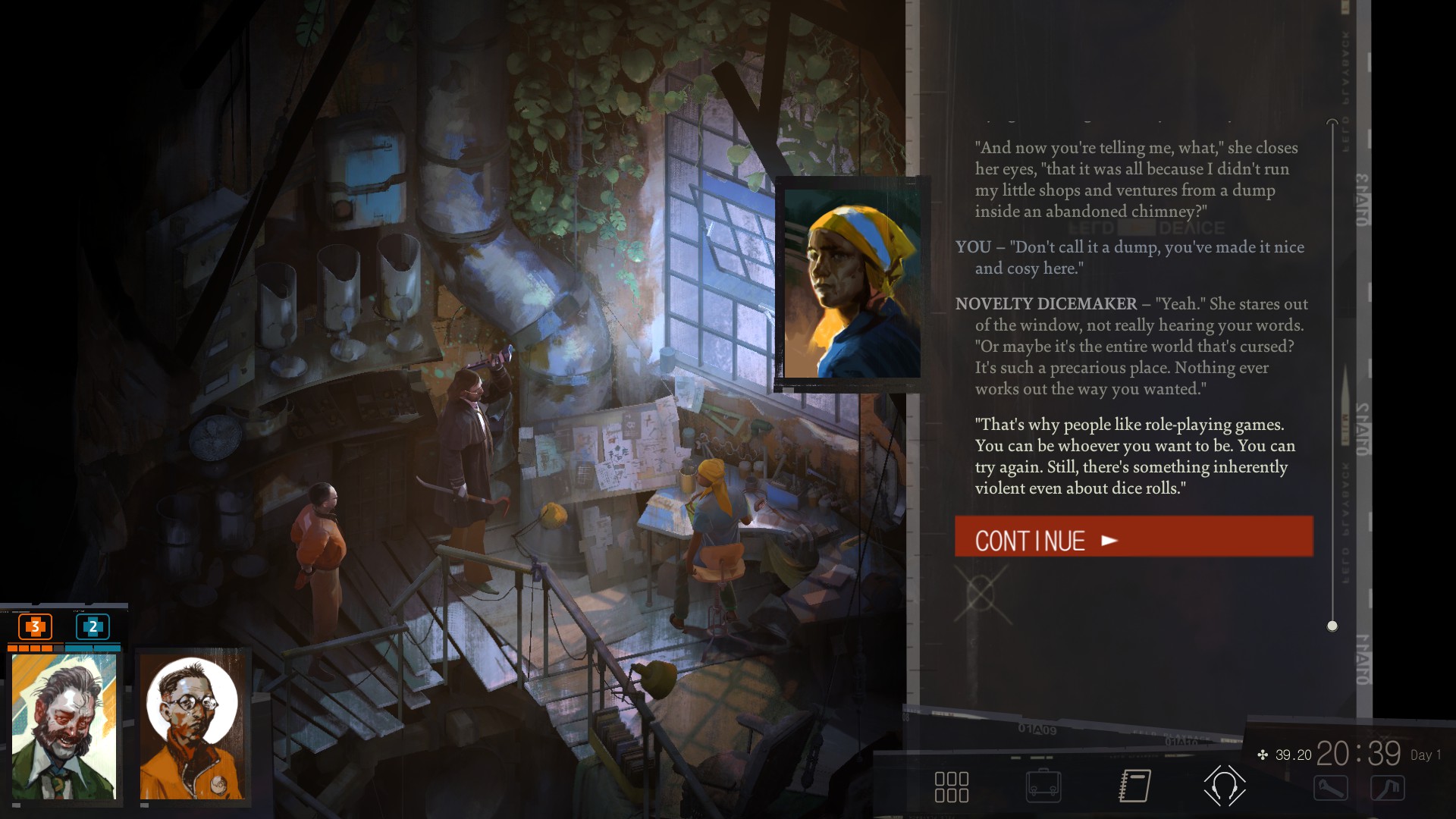Click the blue morale plus counter showing 2

(x=93, y=628)
